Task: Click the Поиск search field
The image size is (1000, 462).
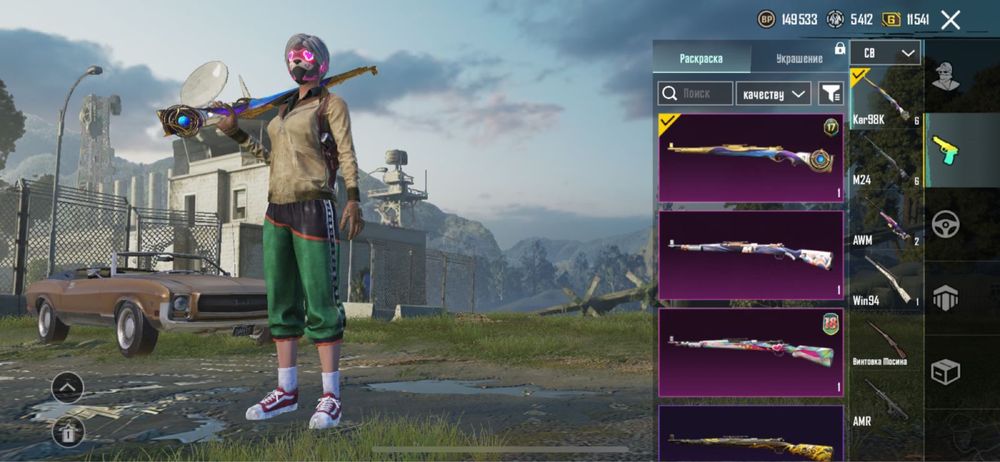Action: click(694, 94)
